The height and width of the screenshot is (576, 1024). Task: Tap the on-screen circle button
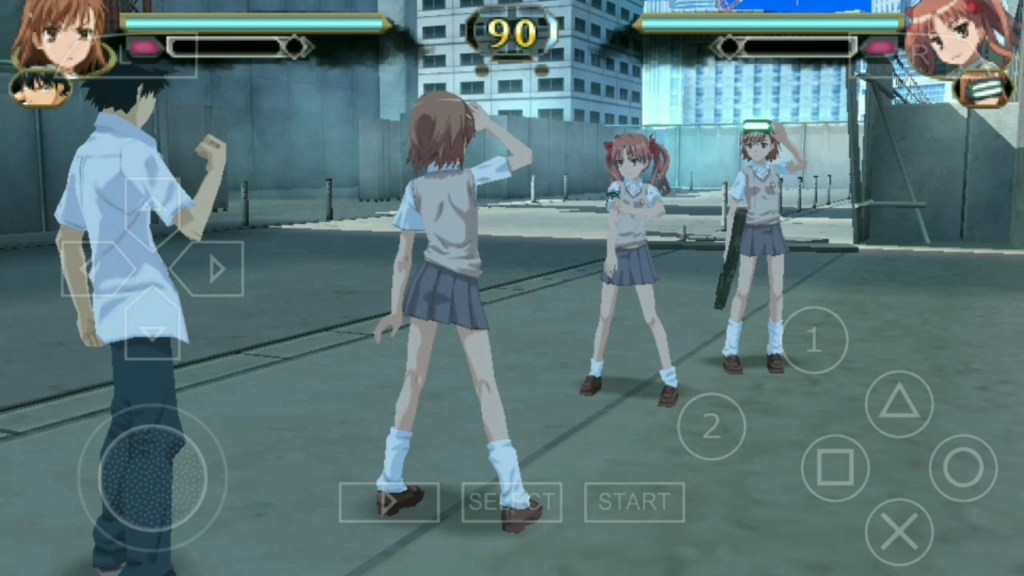tap(963, 467)
